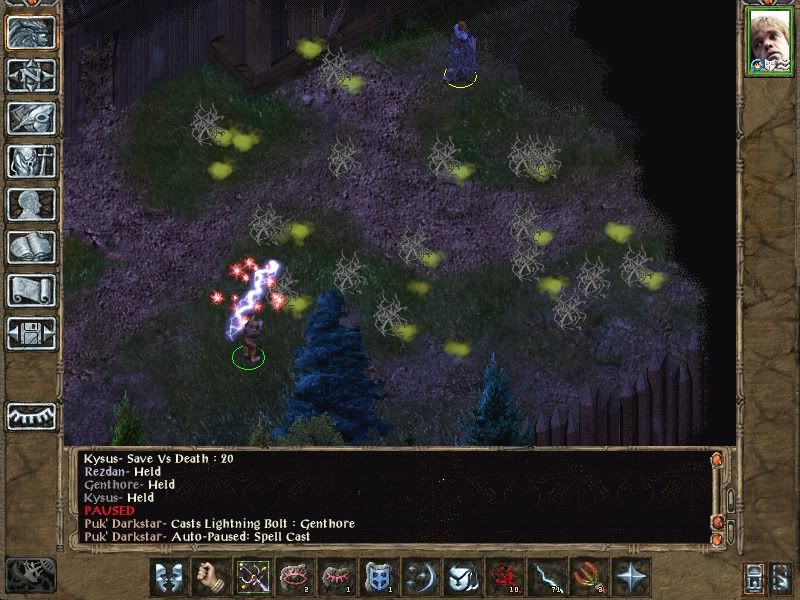This screenshot has height=600, width=800.
Task: Select the party member portrait
Action: (768, 43)
